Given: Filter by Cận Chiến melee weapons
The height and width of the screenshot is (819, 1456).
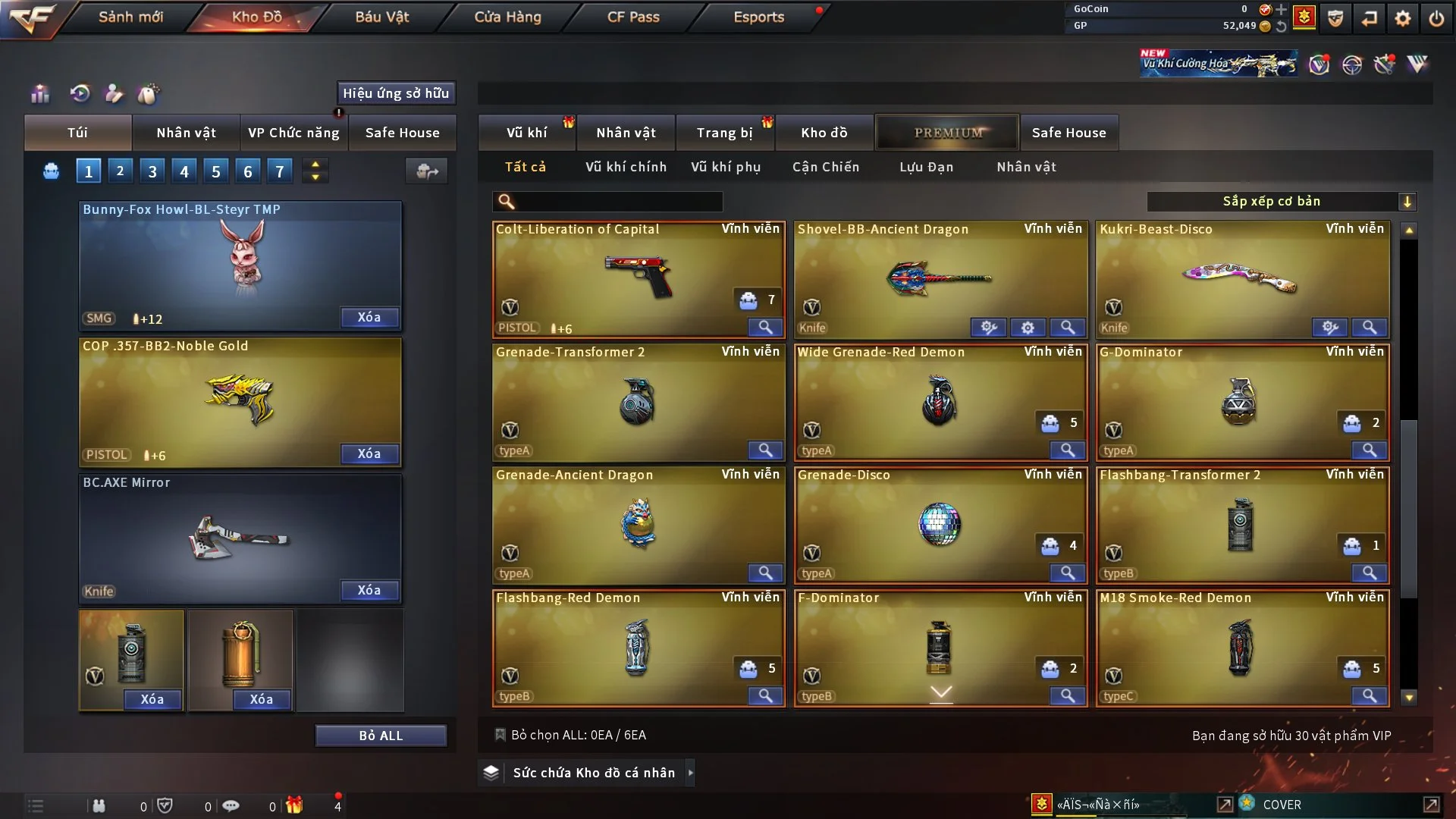Looking at the screenshot, I should pyautogui.click(x=826, y=167).
